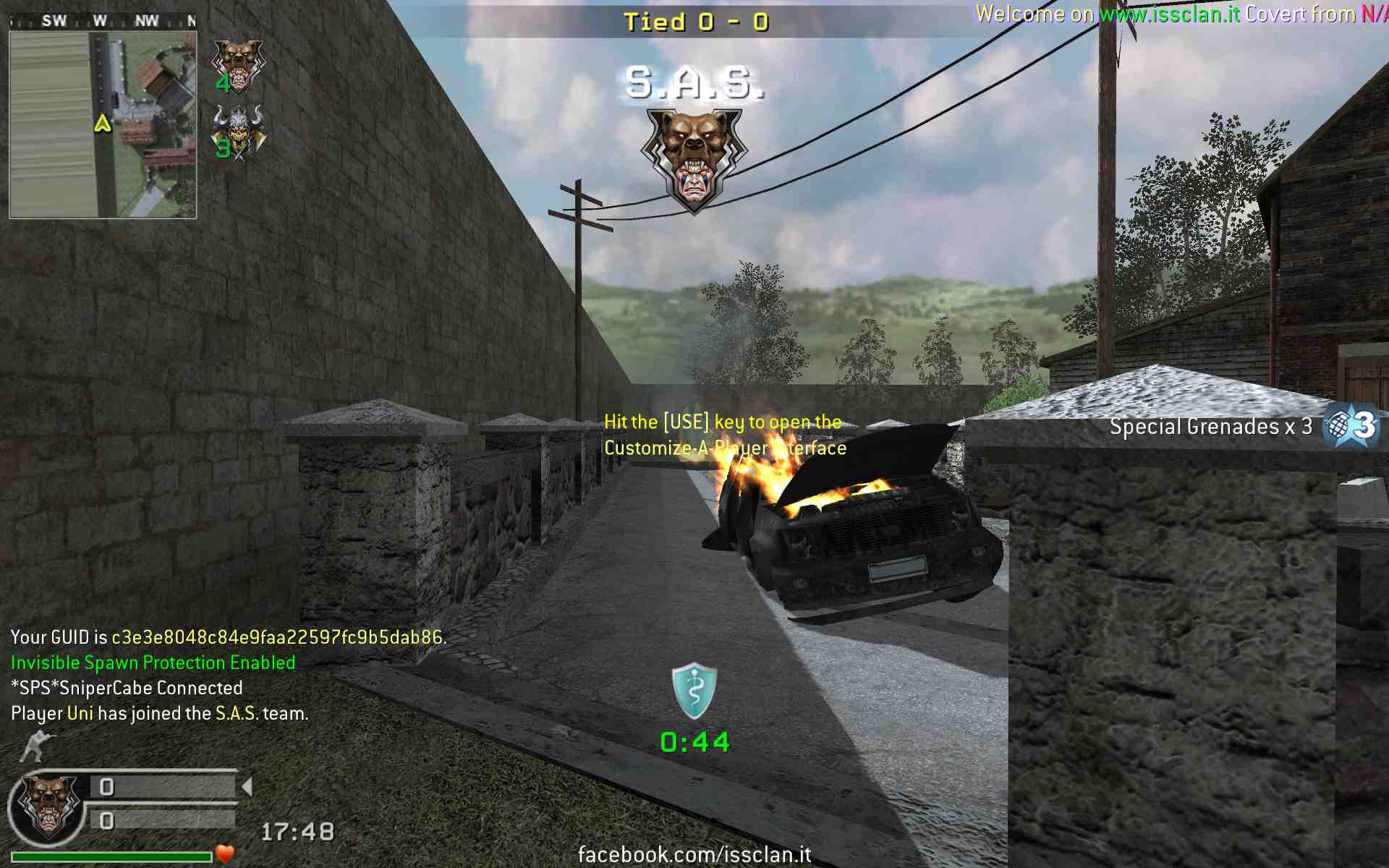Click the compass direction strip
1389x868 pixels.
(x=103, y=21)
